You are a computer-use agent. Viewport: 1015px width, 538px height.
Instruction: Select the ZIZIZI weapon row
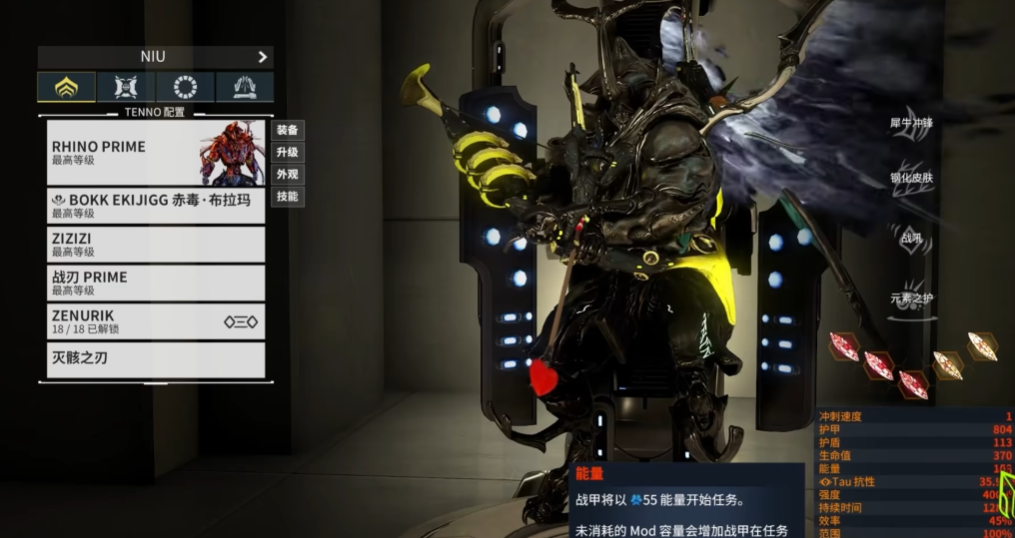coord(156,245)
